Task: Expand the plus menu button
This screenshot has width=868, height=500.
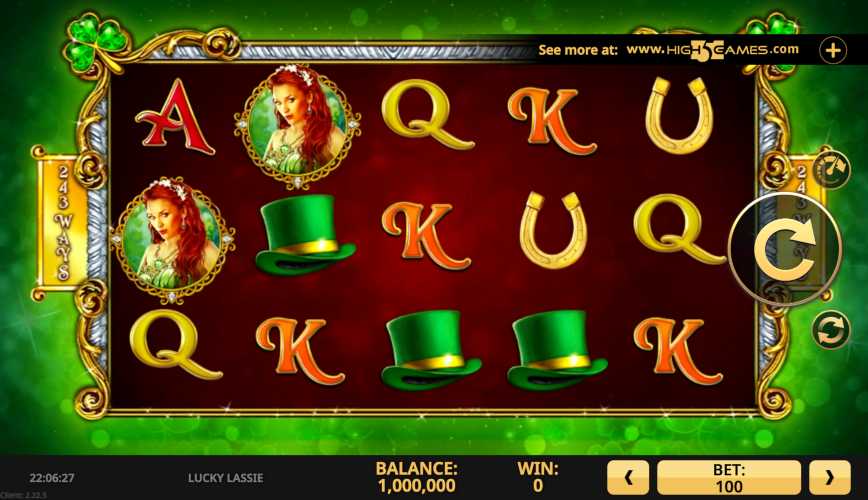Action: [x=833, y=50]
